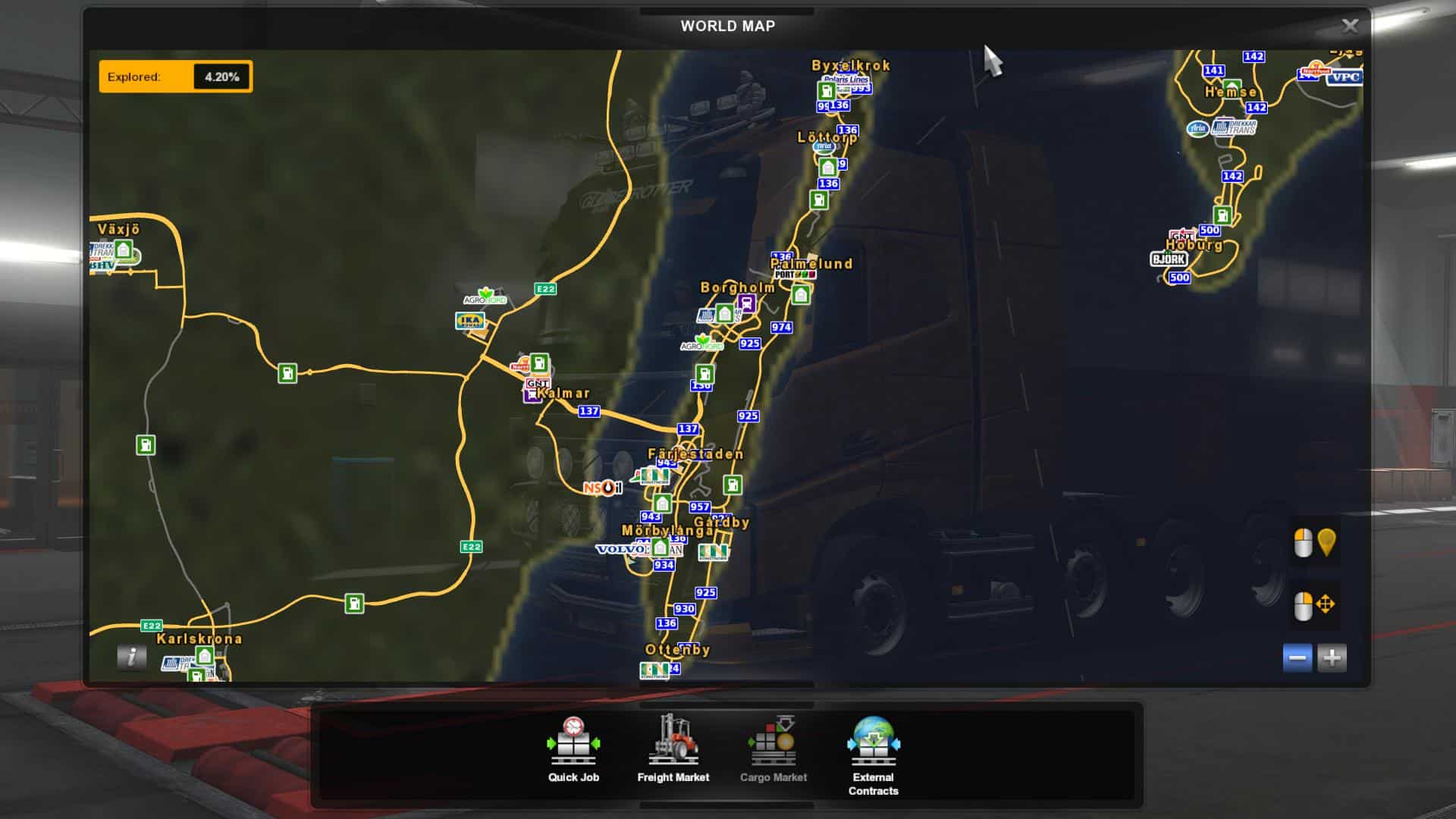Viewport: 1456px width, 819px height.
Task: Select the Karlskrona city label
Action: pos(199,639)
